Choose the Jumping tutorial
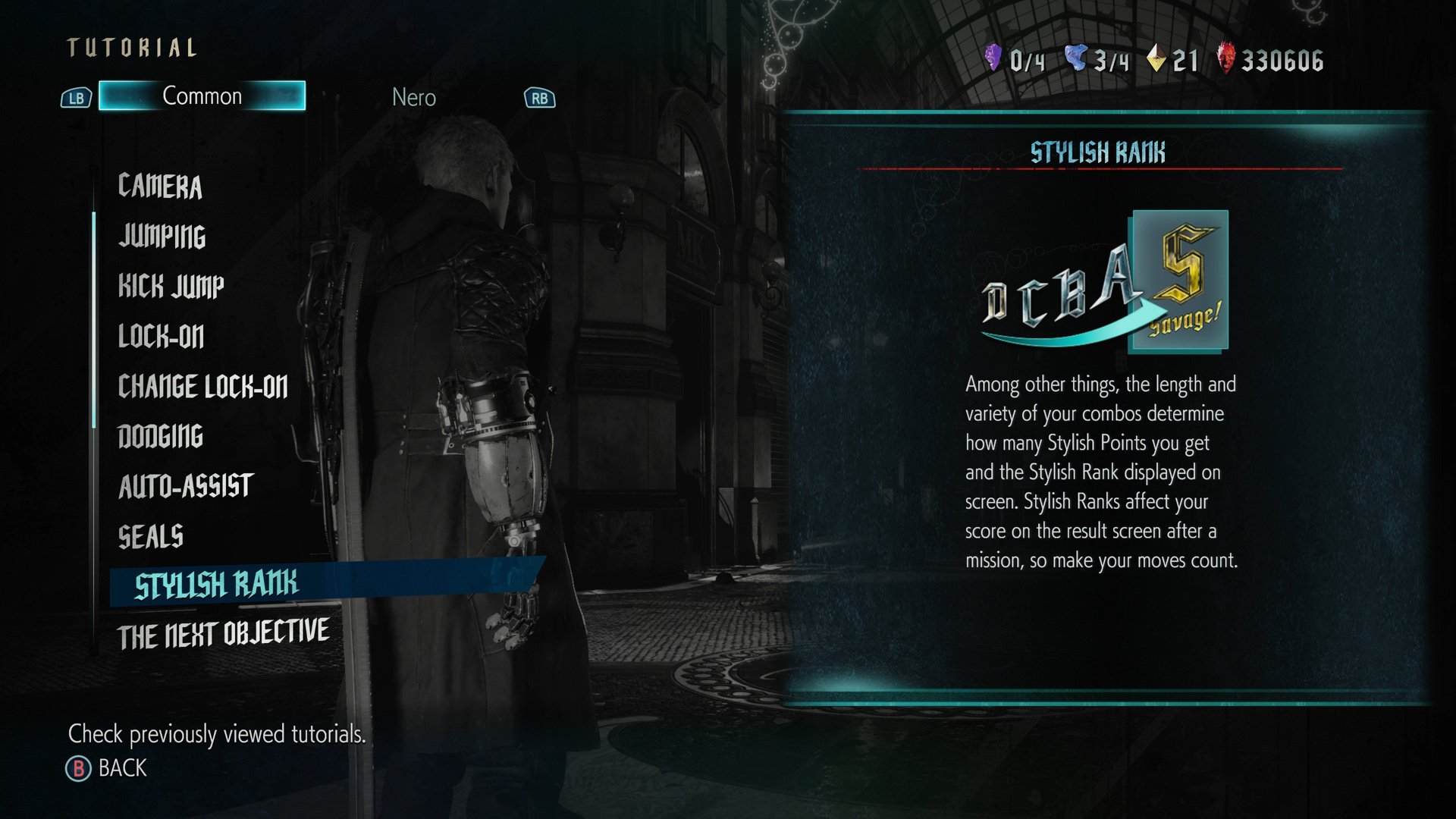 [x=162, y=237]
